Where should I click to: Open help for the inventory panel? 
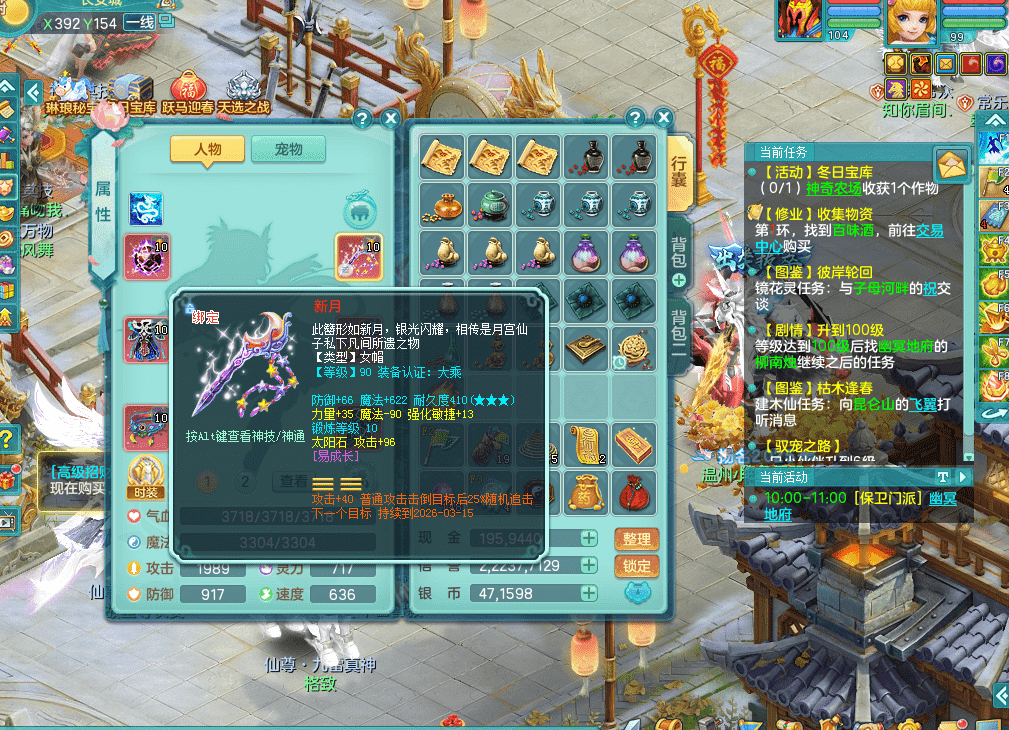click(634, 117)
